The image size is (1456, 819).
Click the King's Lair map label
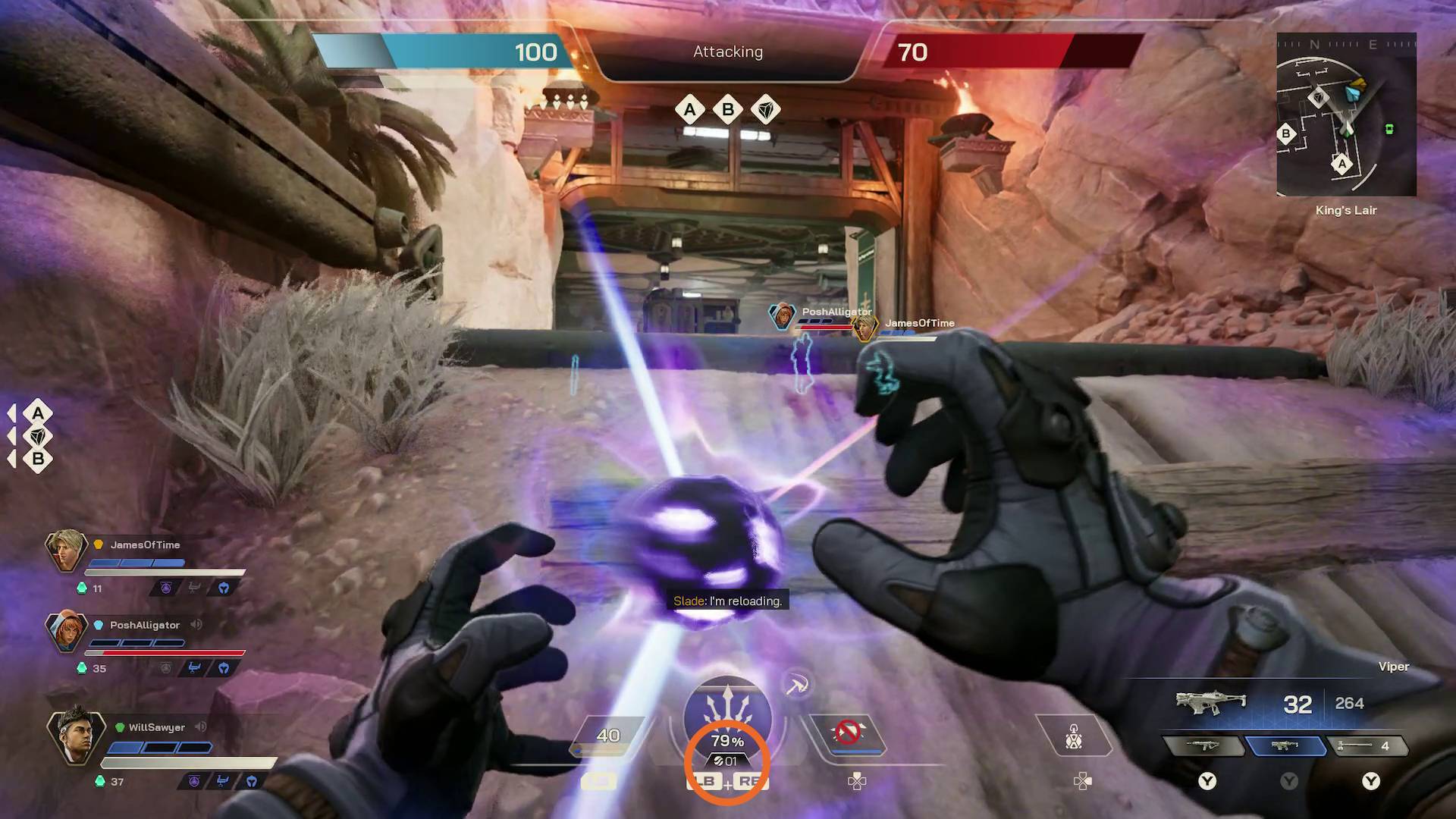1346,210
